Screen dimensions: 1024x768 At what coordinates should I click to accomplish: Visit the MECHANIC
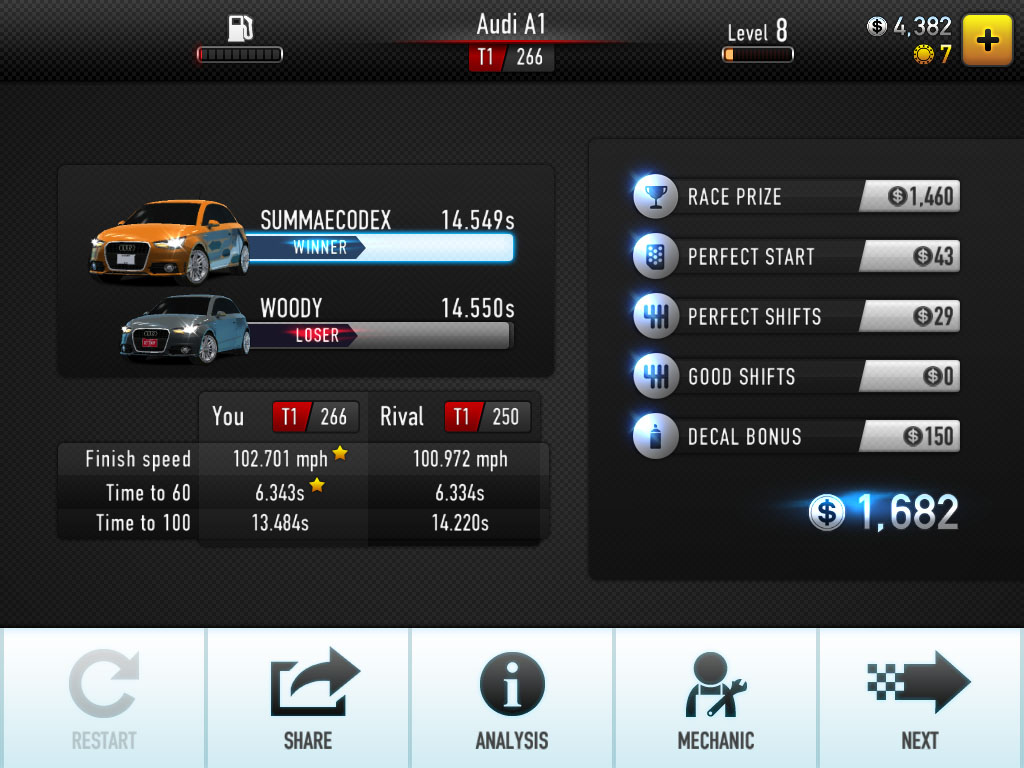[716, 698]
